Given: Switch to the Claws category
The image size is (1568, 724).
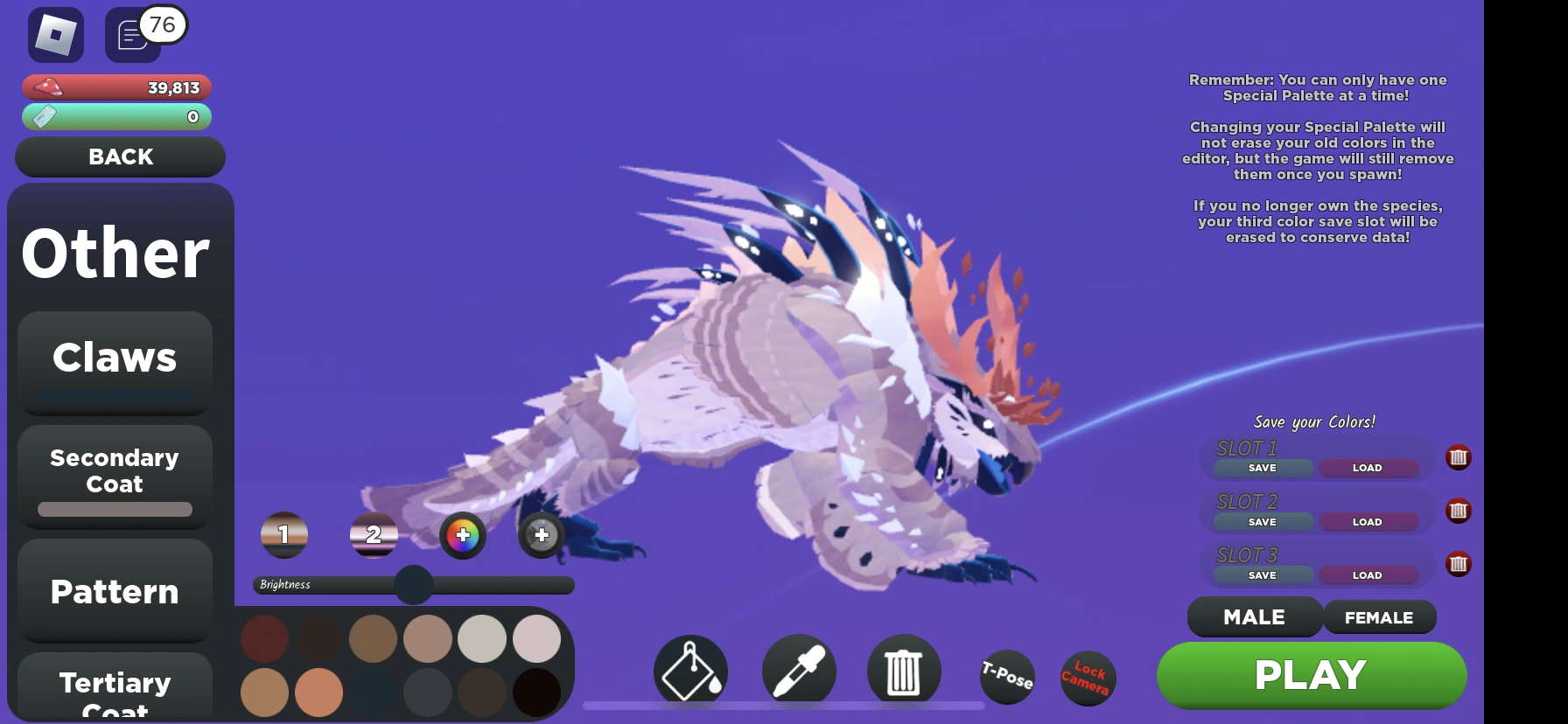Looking at the screenshot, I should (x=114, y=357).
